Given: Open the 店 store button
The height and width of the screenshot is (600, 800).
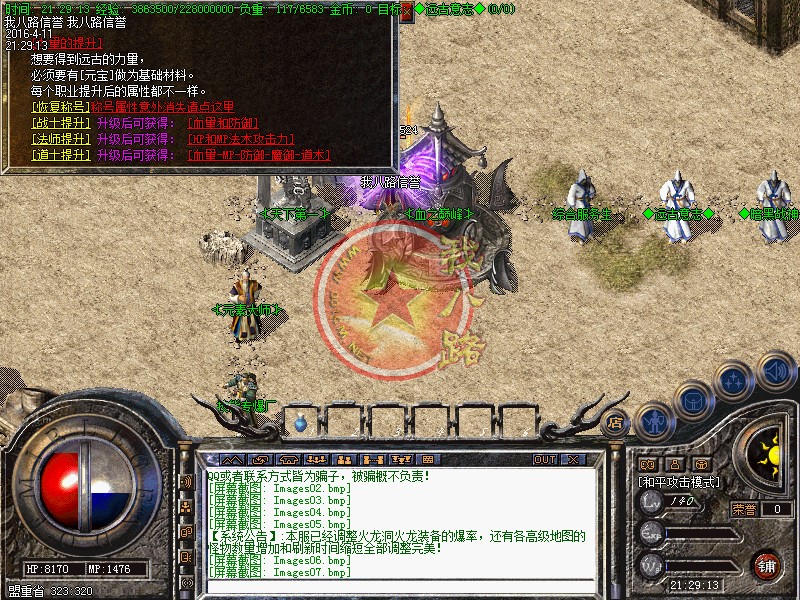Looking at the screenshot, I should 615,422.
